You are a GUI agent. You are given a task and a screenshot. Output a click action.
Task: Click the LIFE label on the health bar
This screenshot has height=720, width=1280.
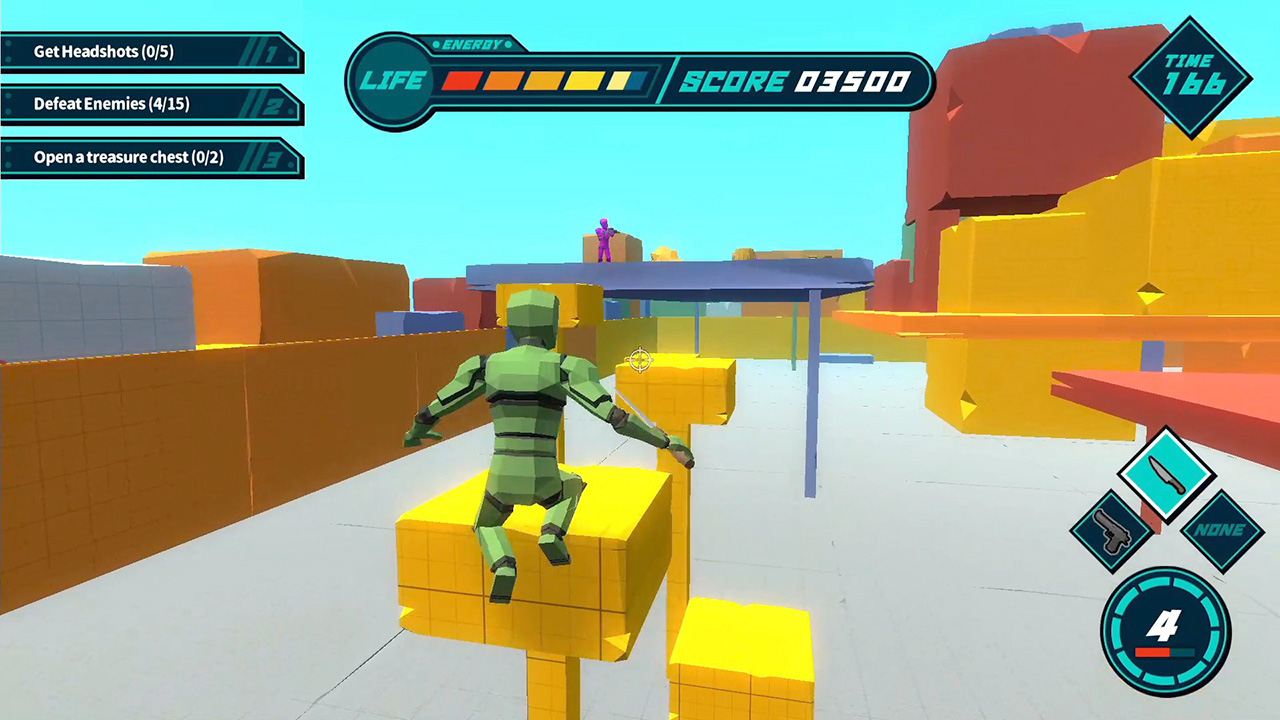point(393,82)
